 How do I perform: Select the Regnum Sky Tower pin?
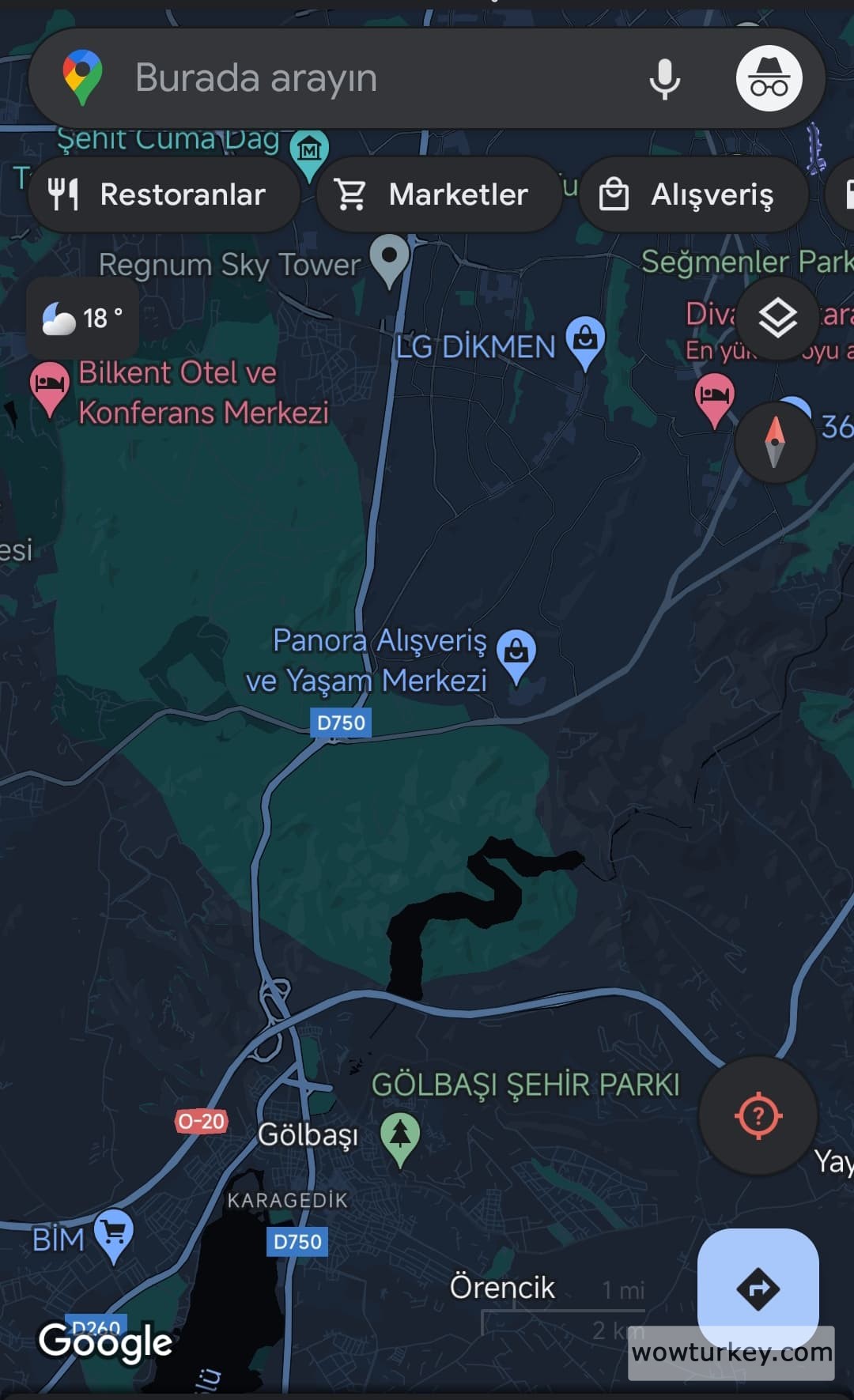(390, 258)
